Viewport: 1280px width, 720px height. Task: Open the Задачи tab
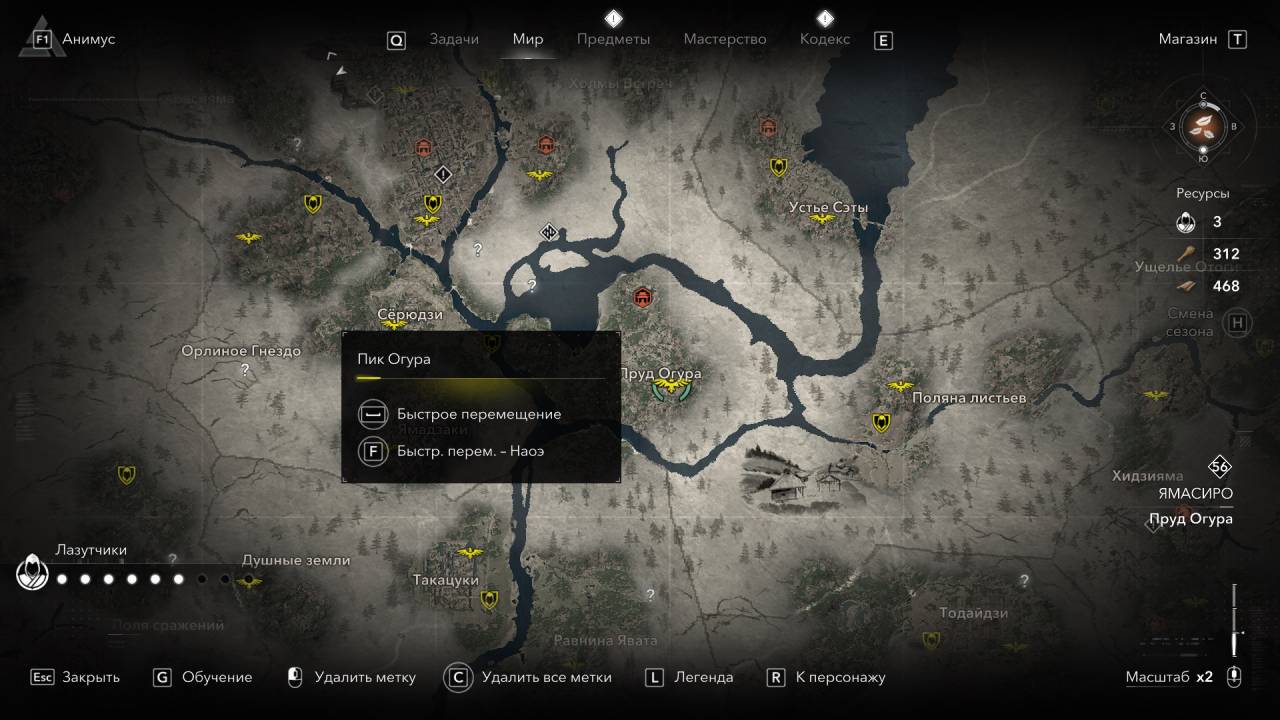[453, 39]
